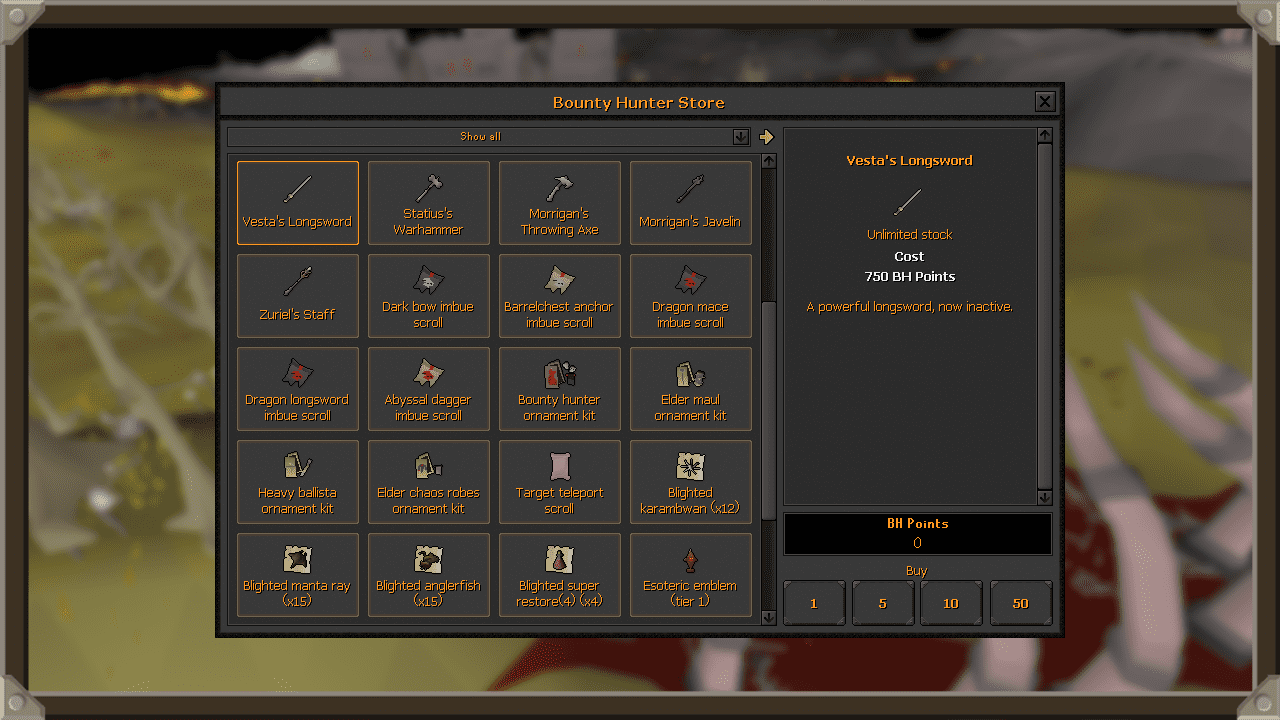
Task: Select Morrigan's Throwing Axe in the store
Action: click(559, 203)
